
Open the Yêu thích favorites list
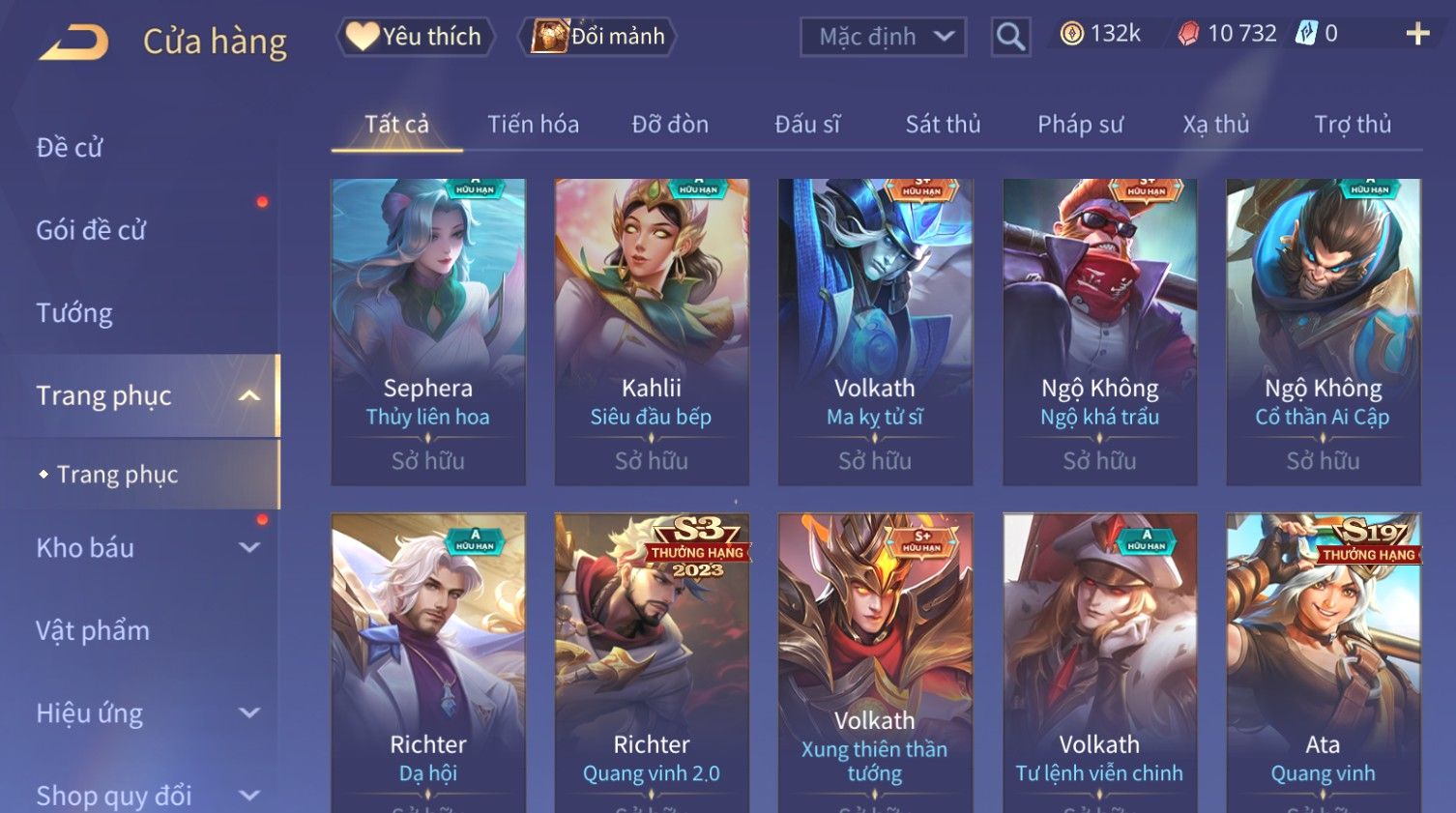[415, 37]
